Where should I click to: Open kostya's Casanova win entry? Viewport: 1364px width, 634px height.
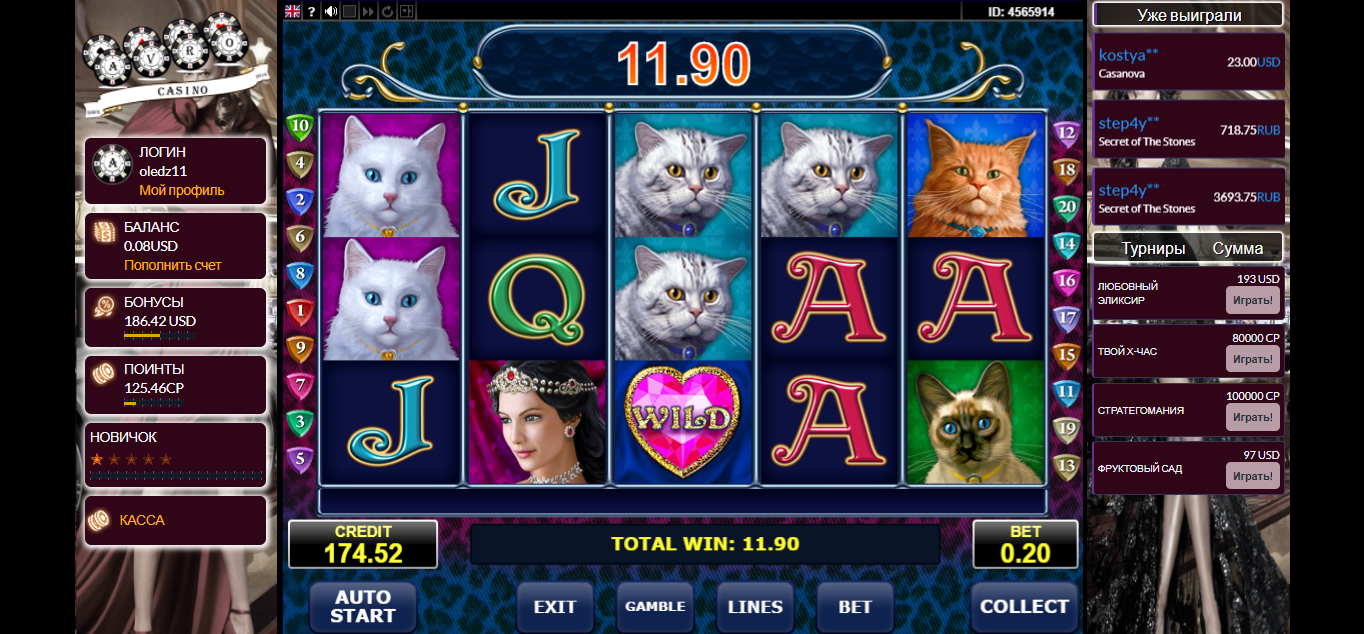pyautogui.click(x=1188, y=62)
